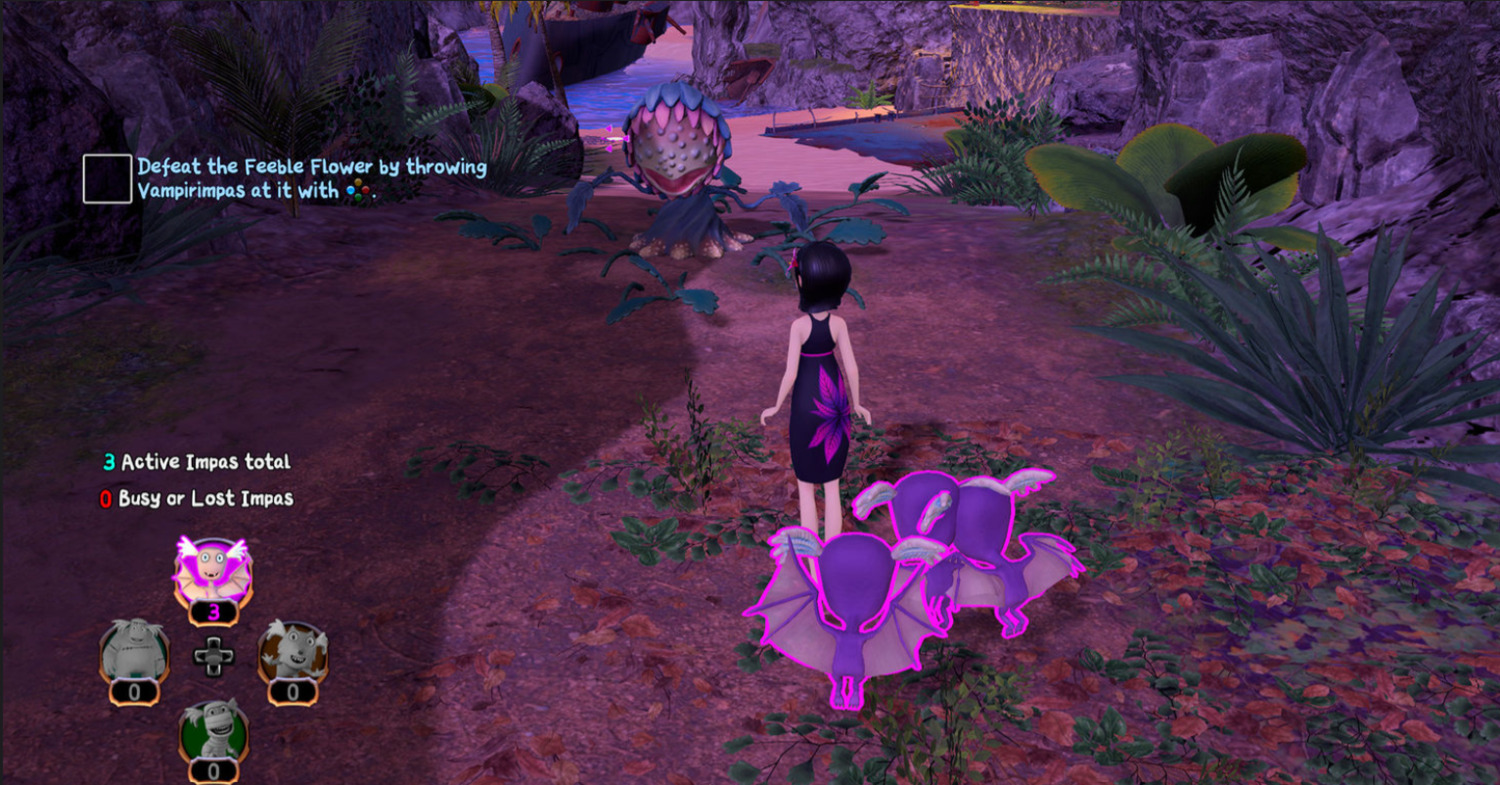Viewport: 1500px width, 785px height.
Task: Pick the mummy impa icon
Action: point(213,731)
